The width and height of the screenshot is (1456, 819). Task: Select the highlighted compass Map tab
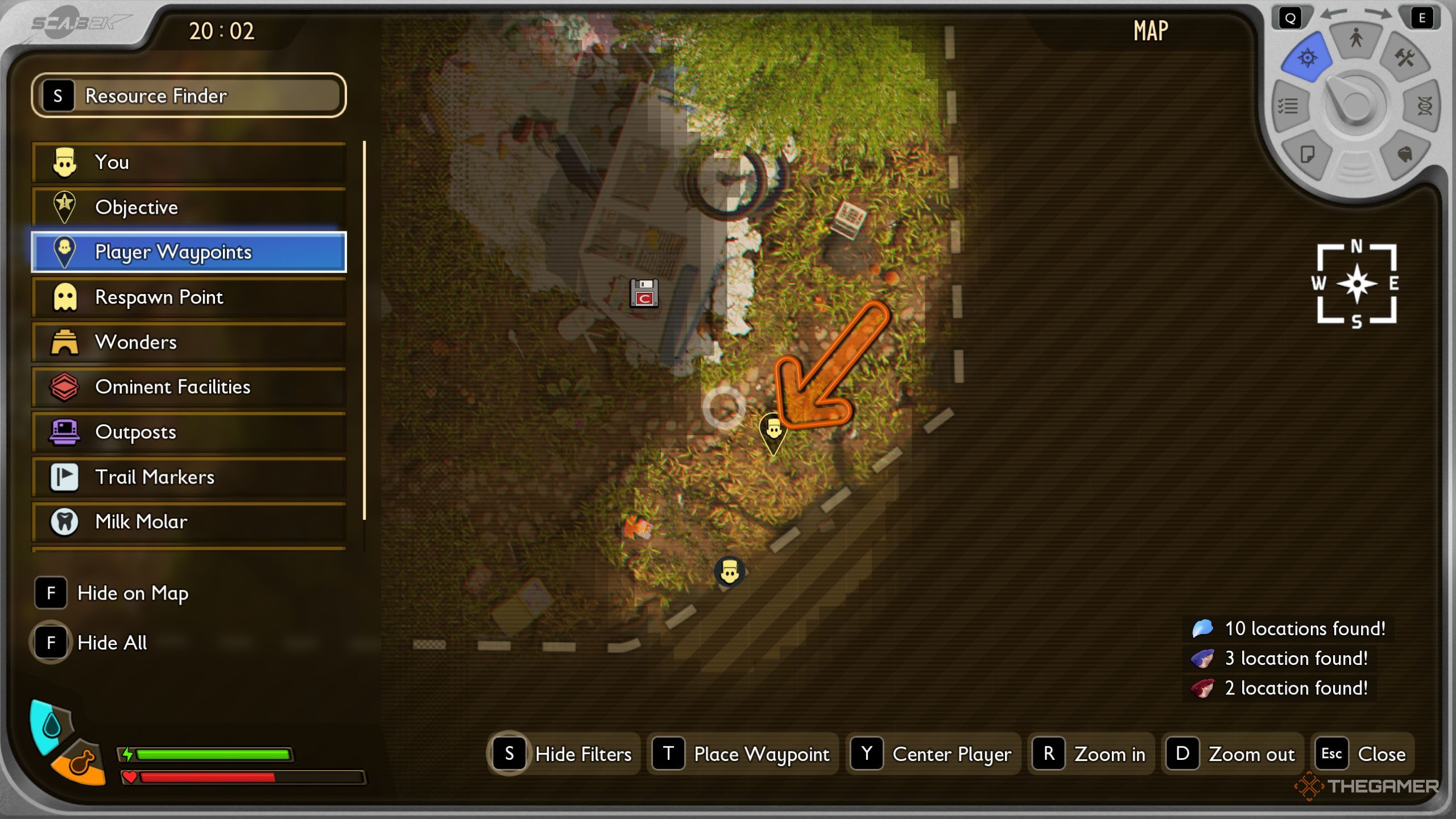pos(1308,57)
